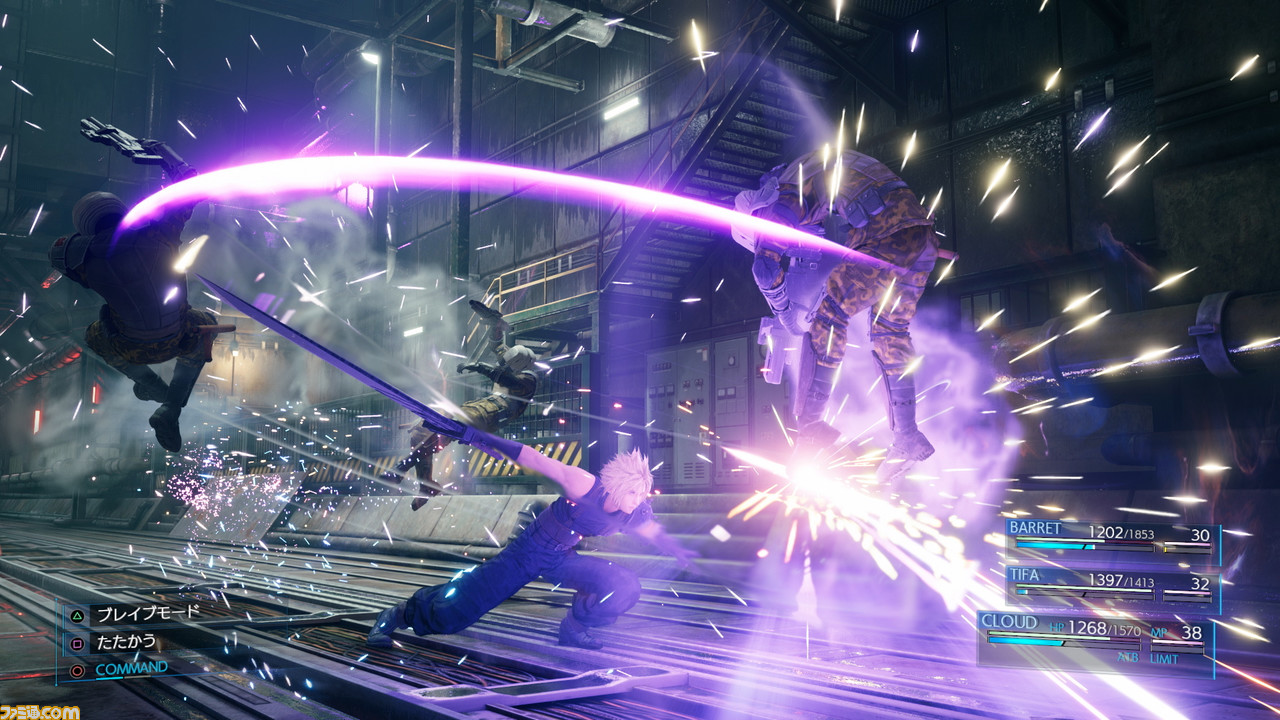Enable Cloud's LIMIT gauge
The image size is (1280, 720).
pos(1178,650)
